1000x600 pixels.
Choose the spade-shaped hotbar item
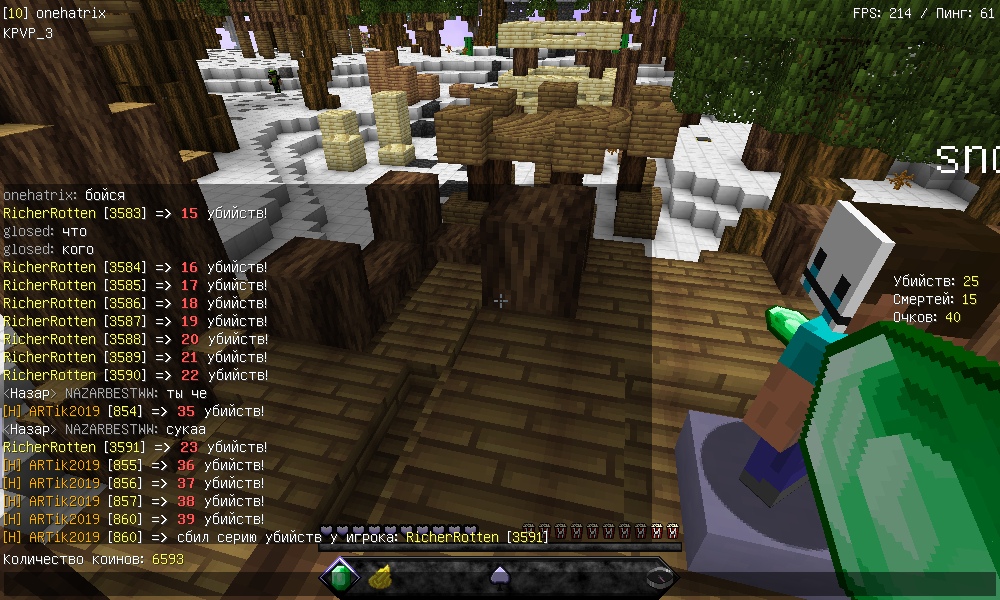coord(499,576)
